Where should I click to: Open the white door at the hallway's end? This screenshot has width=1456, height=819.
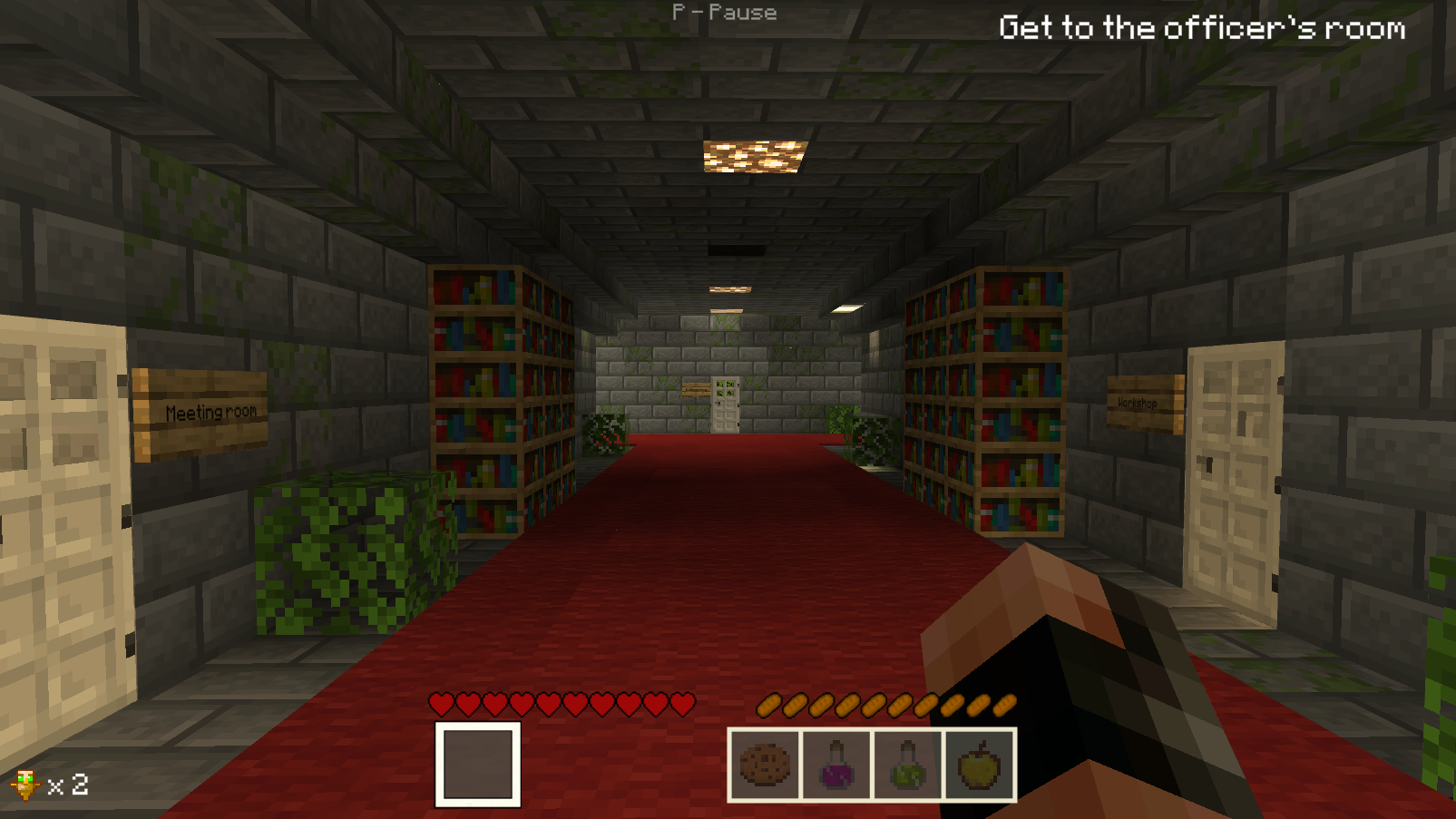[726, 408]
